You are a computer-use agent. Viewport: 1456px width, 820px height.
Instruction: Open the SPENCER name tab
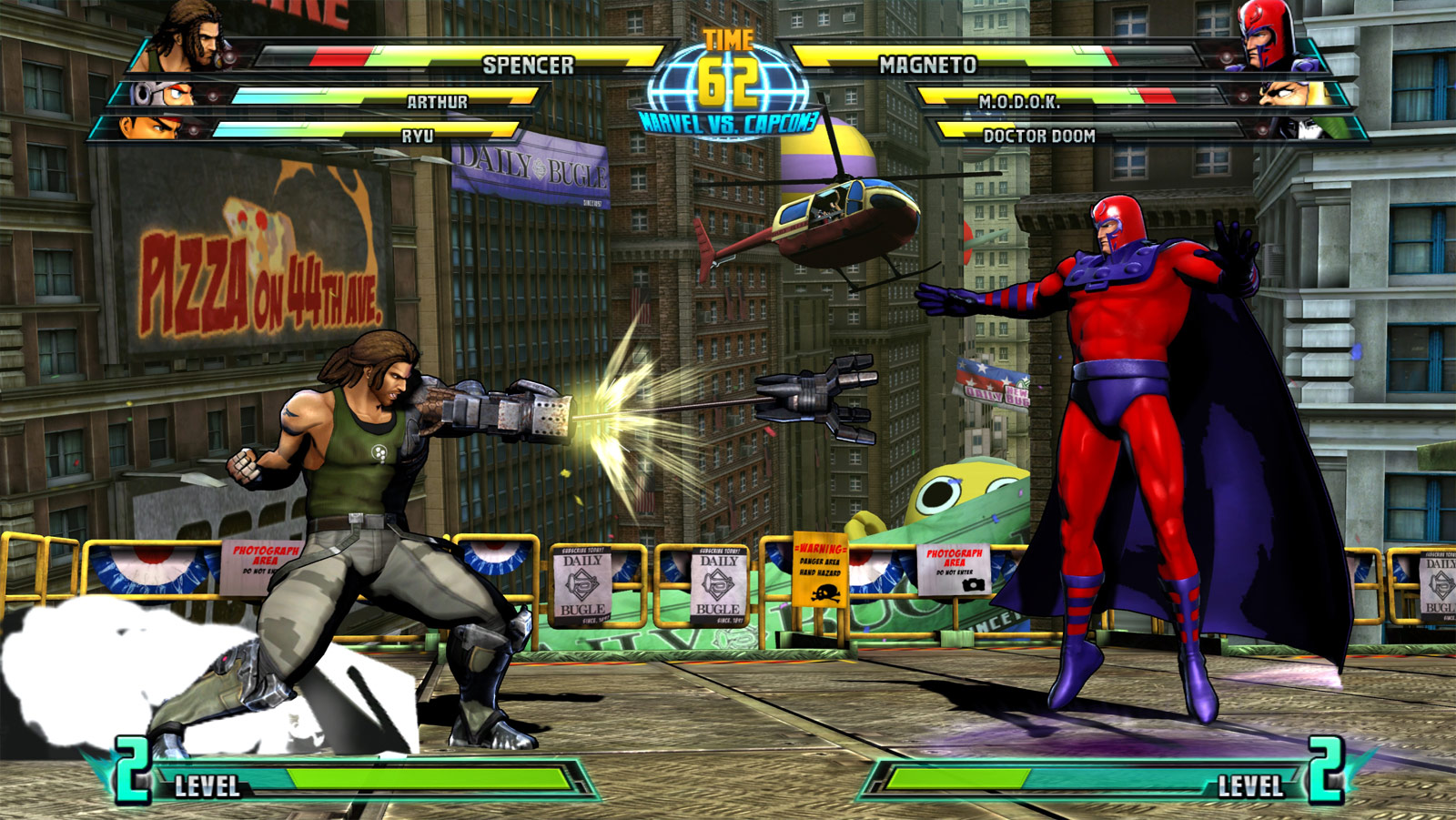[x=528, y=64]
